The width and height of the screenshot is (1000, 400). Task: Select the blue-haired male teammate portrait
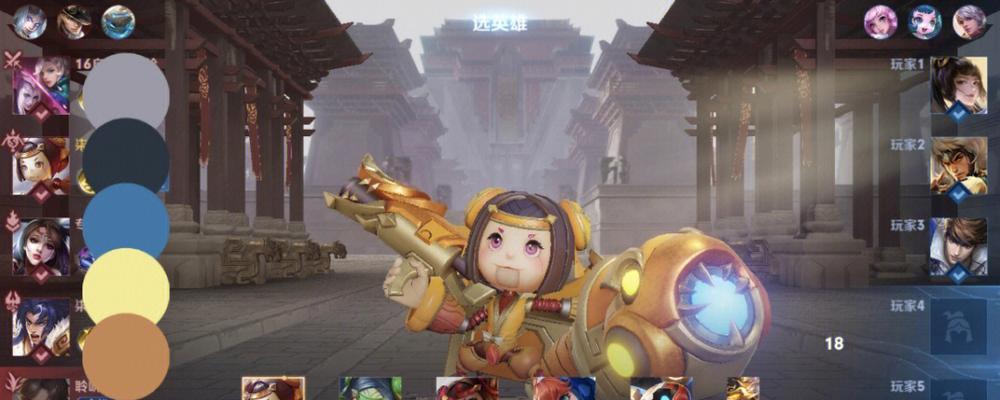41,326
